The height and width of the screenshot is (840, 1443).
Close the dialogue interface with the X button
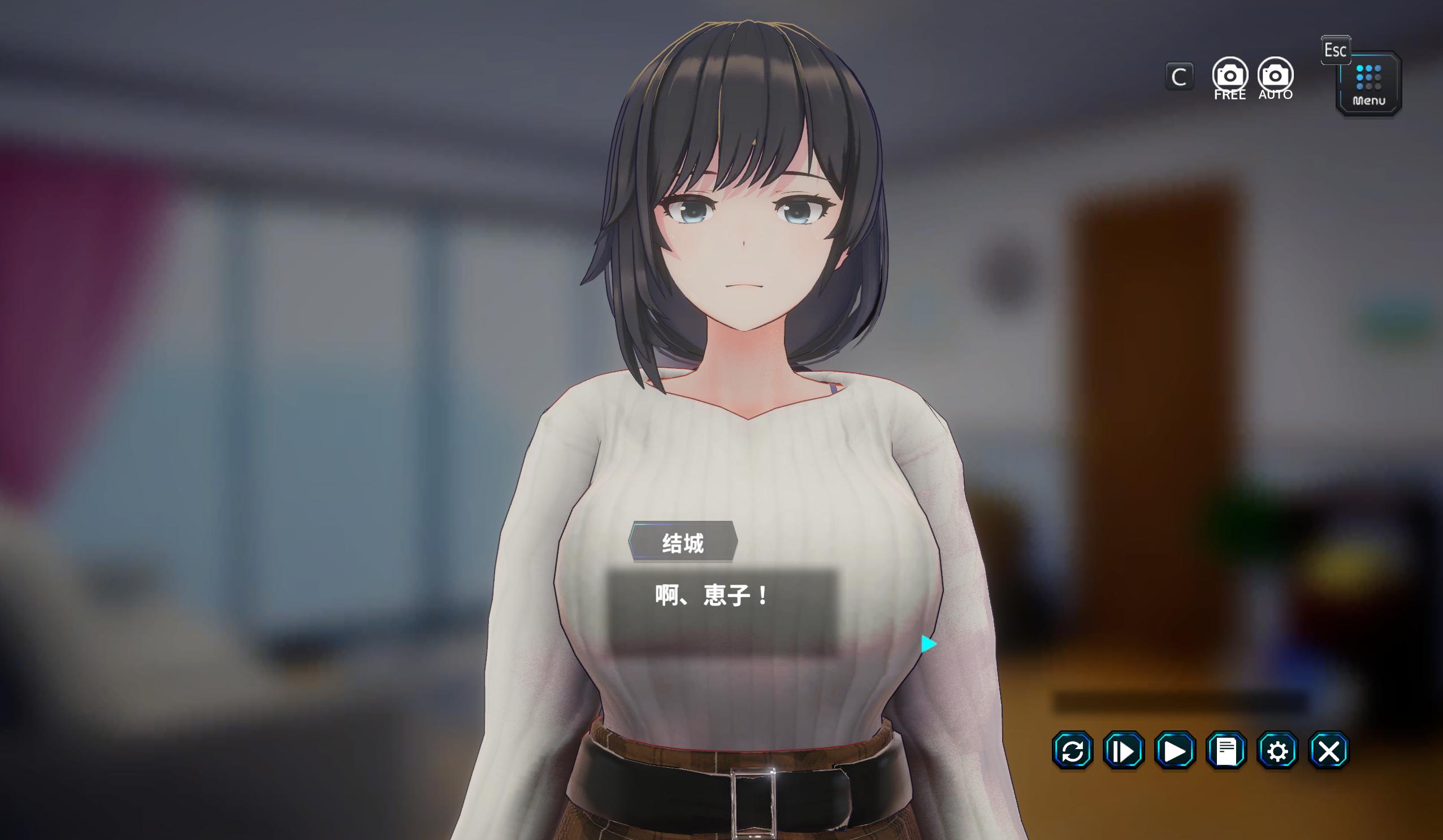click(x=1329, y=750)
